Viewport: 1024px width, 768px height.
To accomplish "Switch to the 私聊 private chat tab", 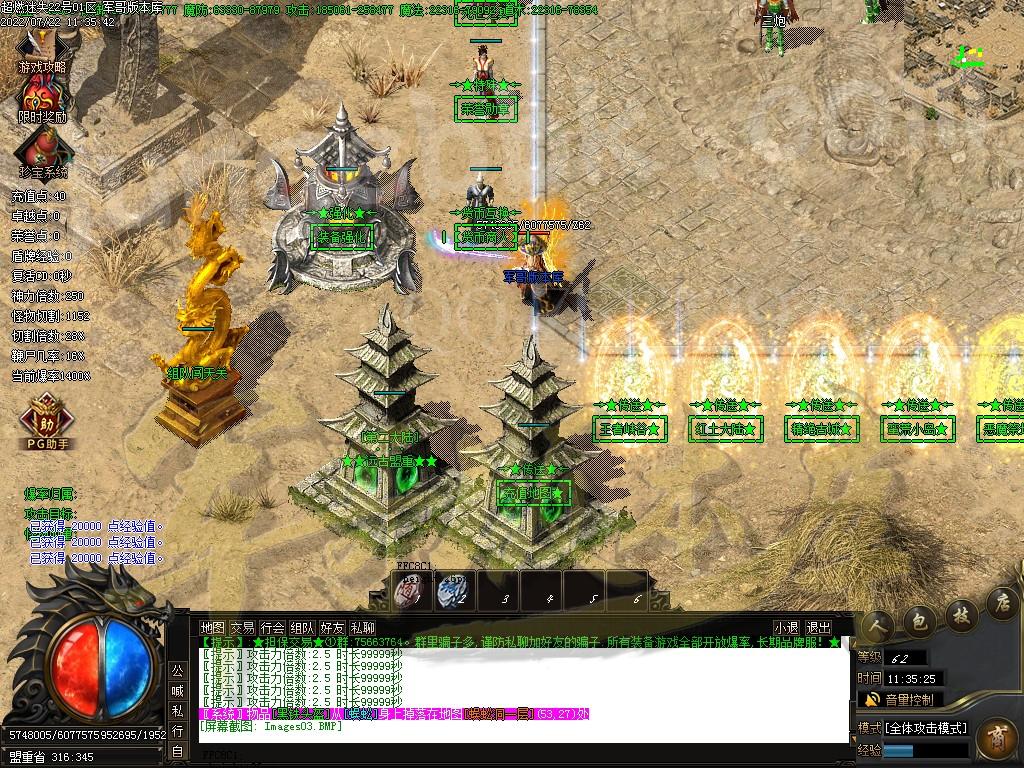I will tap(362, 627).
